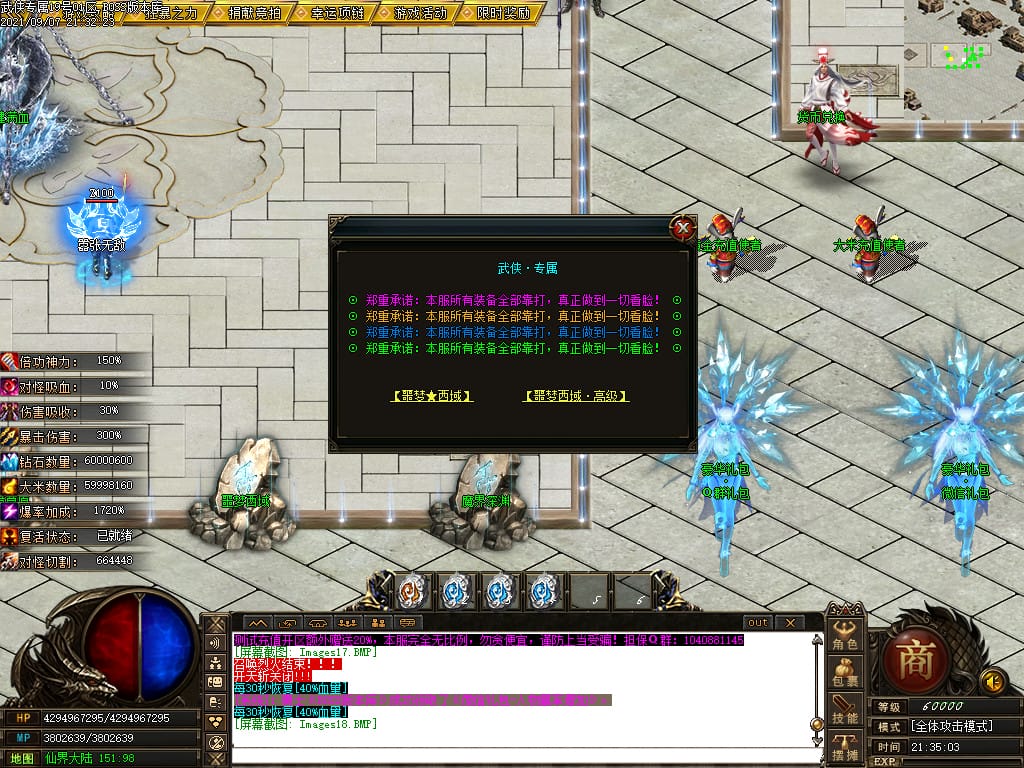Screen dimensions: 1024x768
Task: Close the 武侠·专属 dialog window
Action: tap(683, 228)
